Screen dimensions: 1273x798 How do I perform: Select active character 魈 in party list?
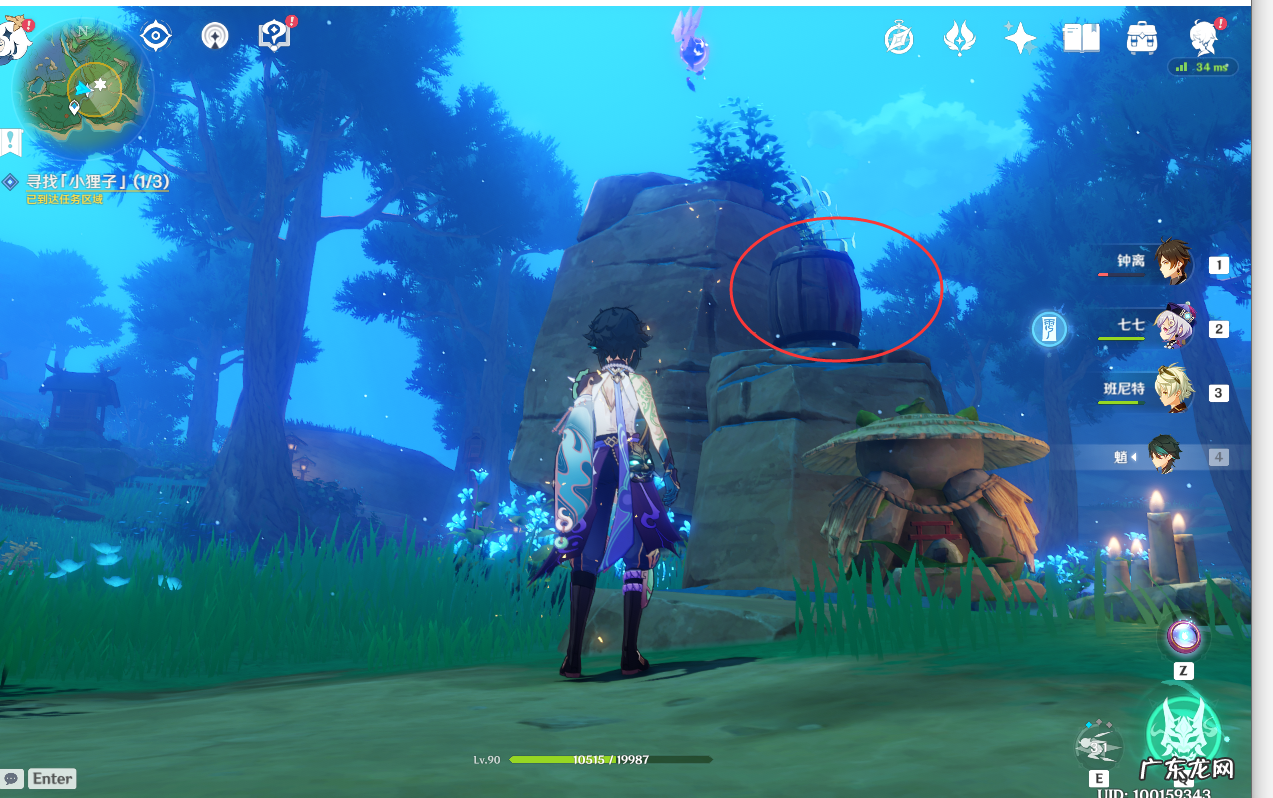pyautogui.click(x=1165, y=456)
